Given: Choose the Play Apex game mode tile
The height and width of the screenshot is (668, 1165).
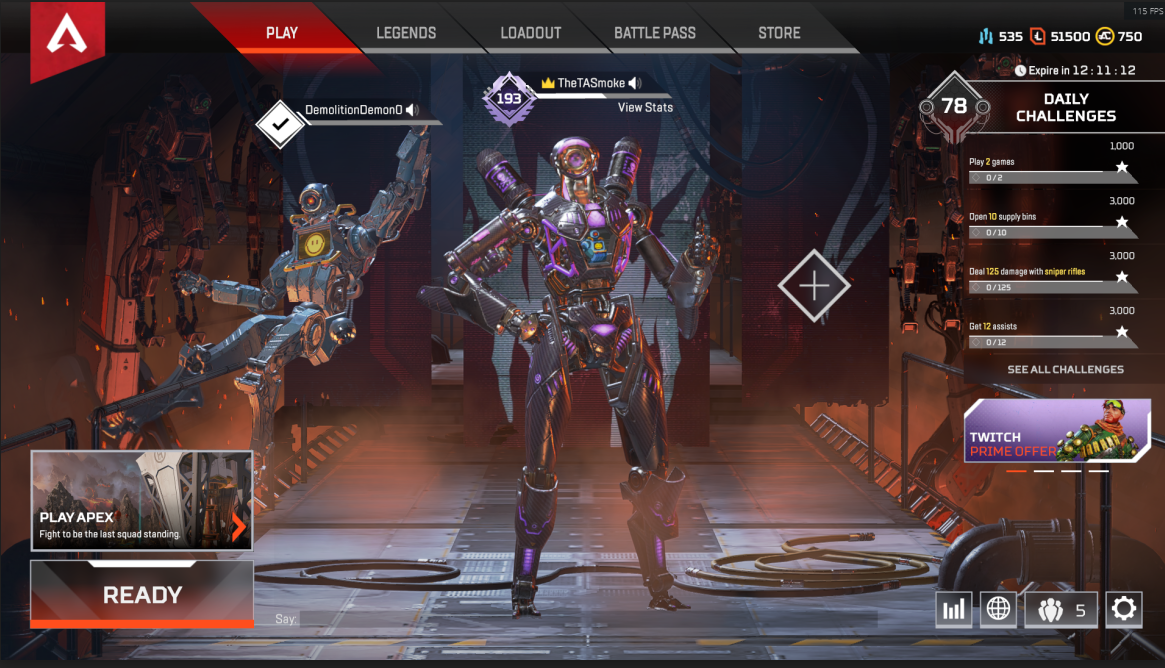Looking at the screenshot, I should click(142, 500).
